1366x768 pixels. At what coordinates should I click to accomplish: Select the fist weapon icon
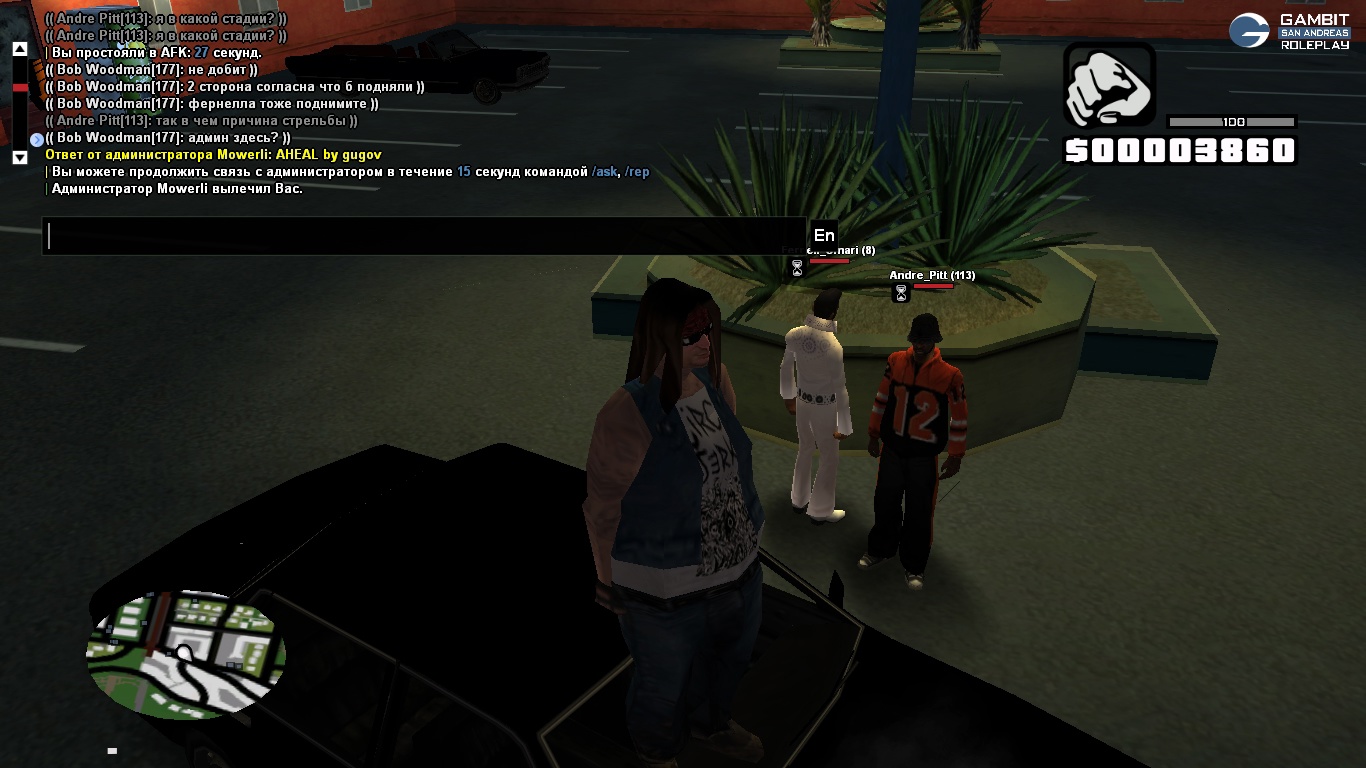tap(1110, 86)
